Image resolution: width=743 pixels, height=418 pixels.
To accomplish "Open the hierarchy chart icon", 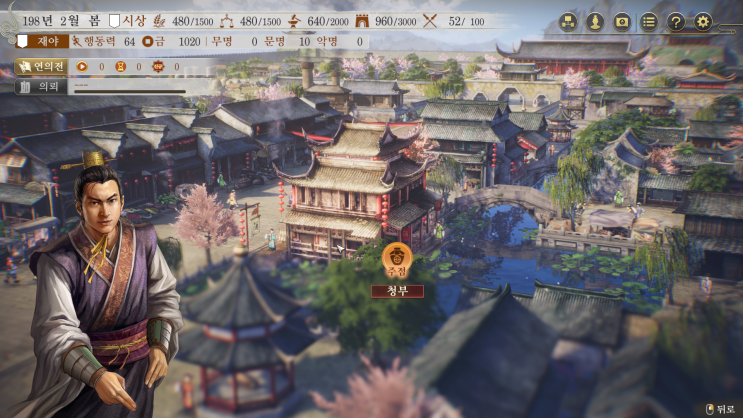I will [x=568, y=21].
